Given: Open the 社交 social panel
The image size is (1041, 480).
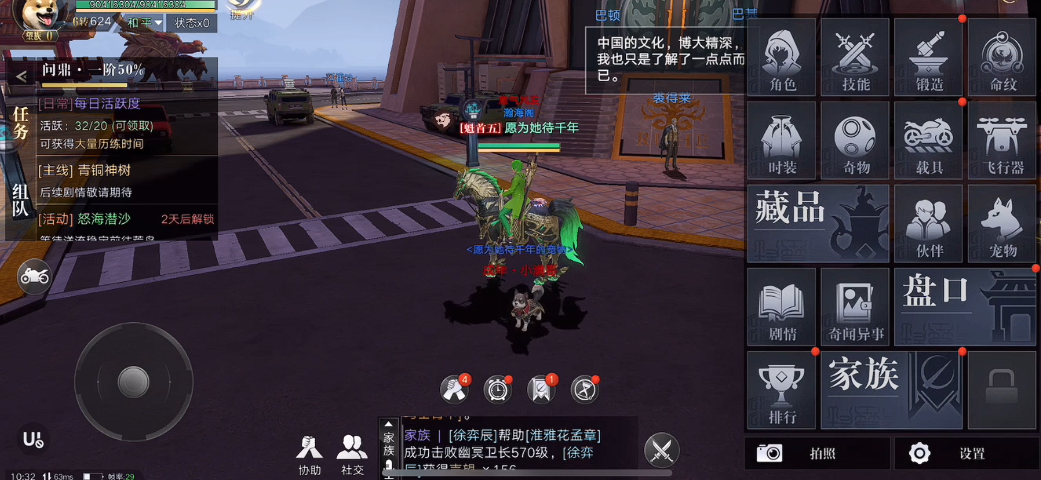Looking at the screenshot, I should 352,454.
